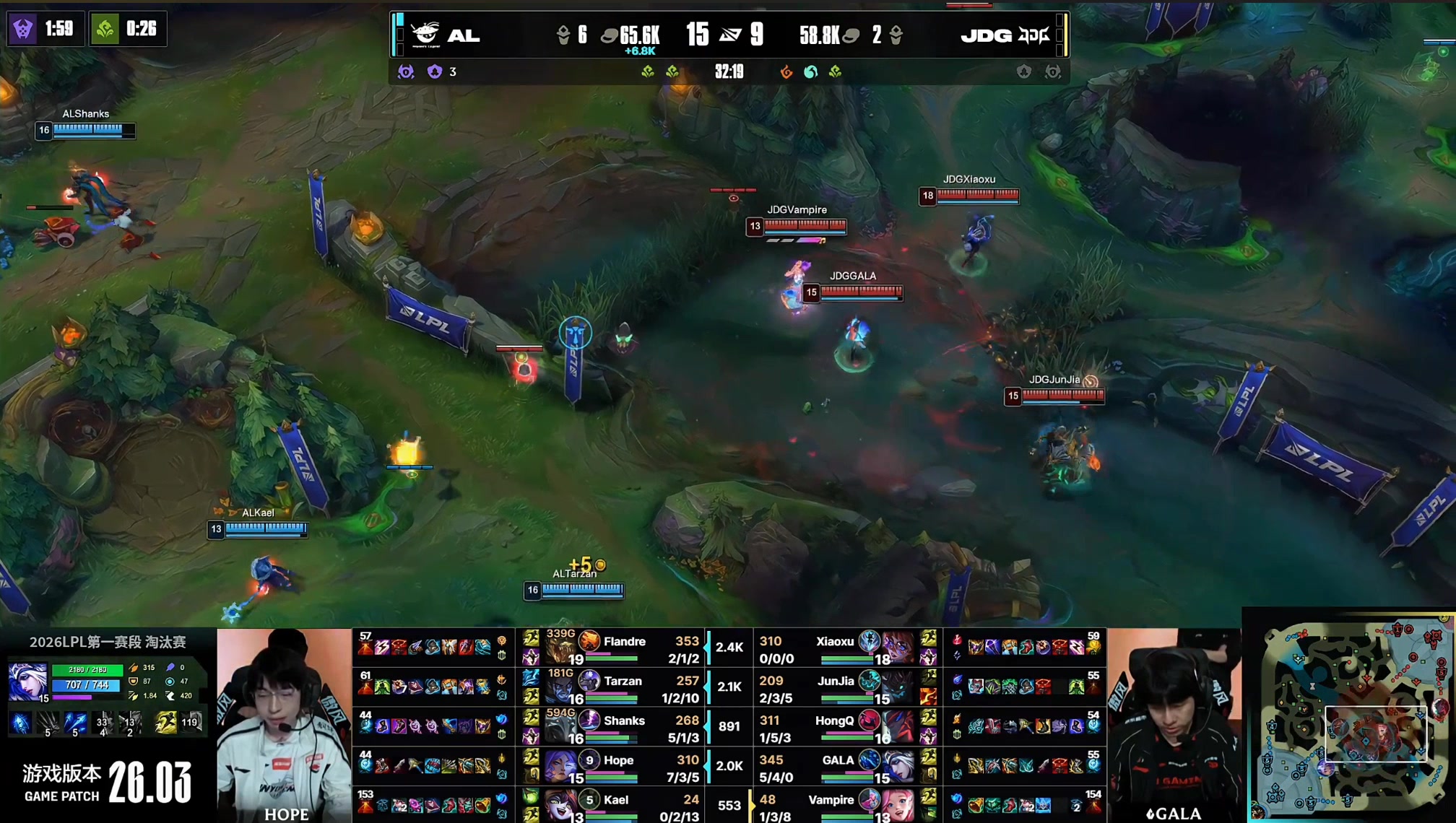Image resolution: width=1456 pixels, height=823 pixels.
Task: Click the purple Baron timer icon
Action: point(23,29)
